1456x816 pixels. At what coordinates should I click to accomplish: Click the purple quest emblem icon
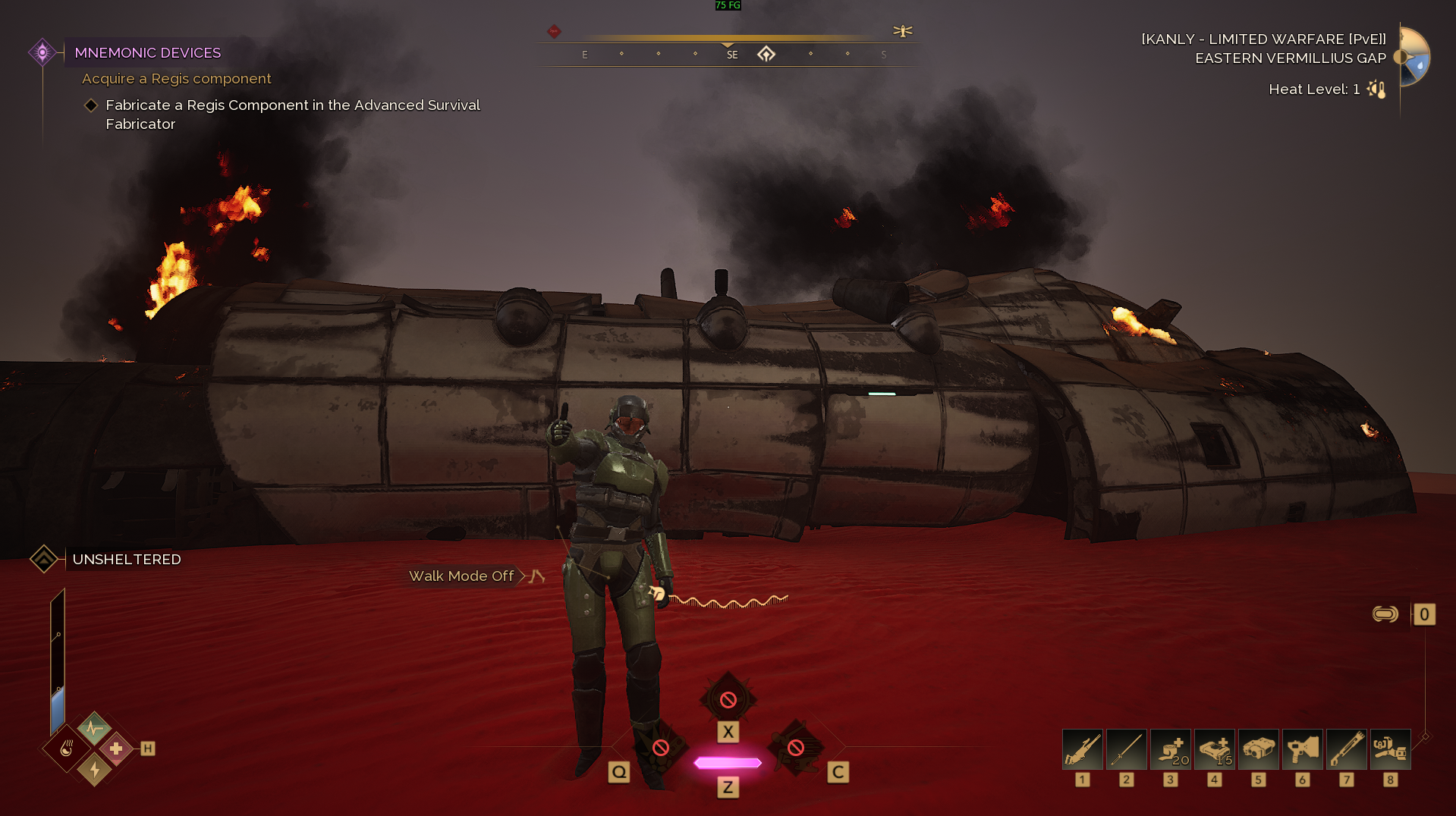(x=42, y=52)
